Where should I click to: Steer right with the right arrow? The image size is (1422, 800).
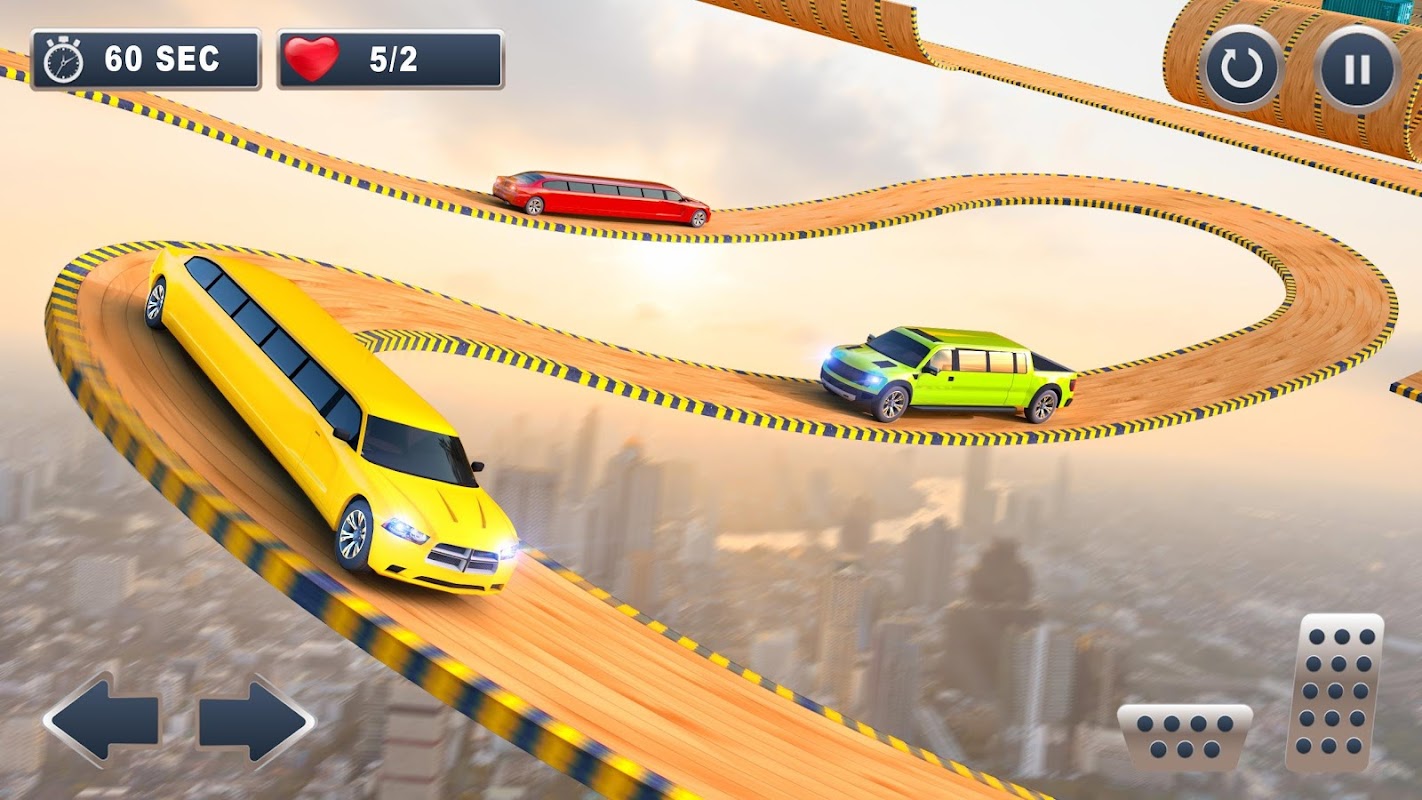click(x=255, y=720)
